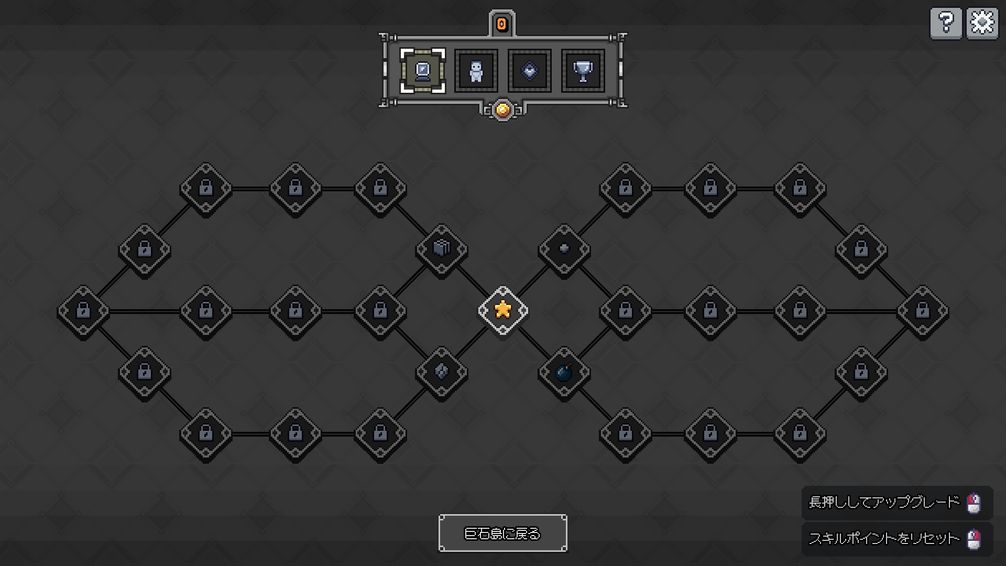
Task: Switch to the character figure tab
Action: tap(476, 70)
